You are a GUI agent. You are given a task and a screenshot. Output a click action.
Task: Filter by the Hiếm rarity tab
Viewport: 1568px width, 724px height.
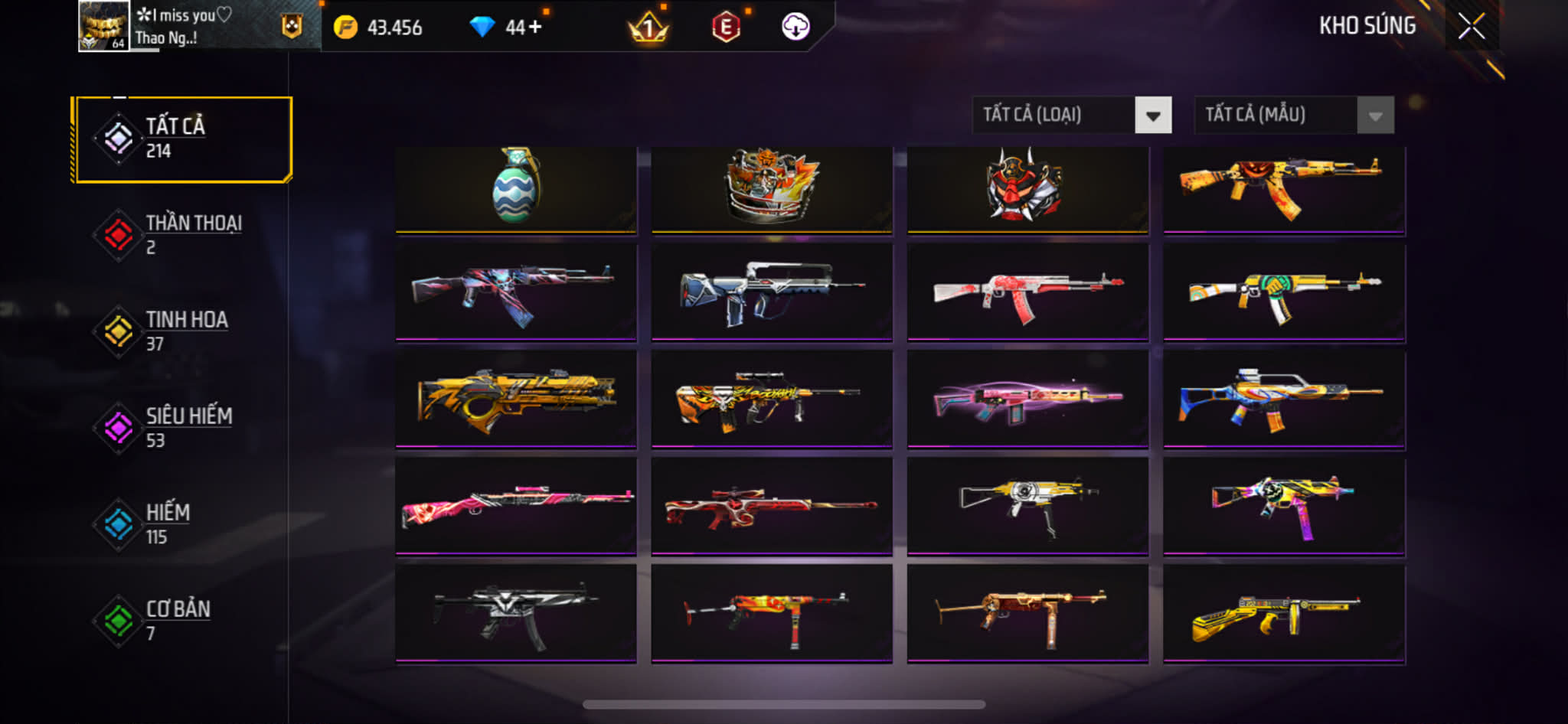point(183,524)
